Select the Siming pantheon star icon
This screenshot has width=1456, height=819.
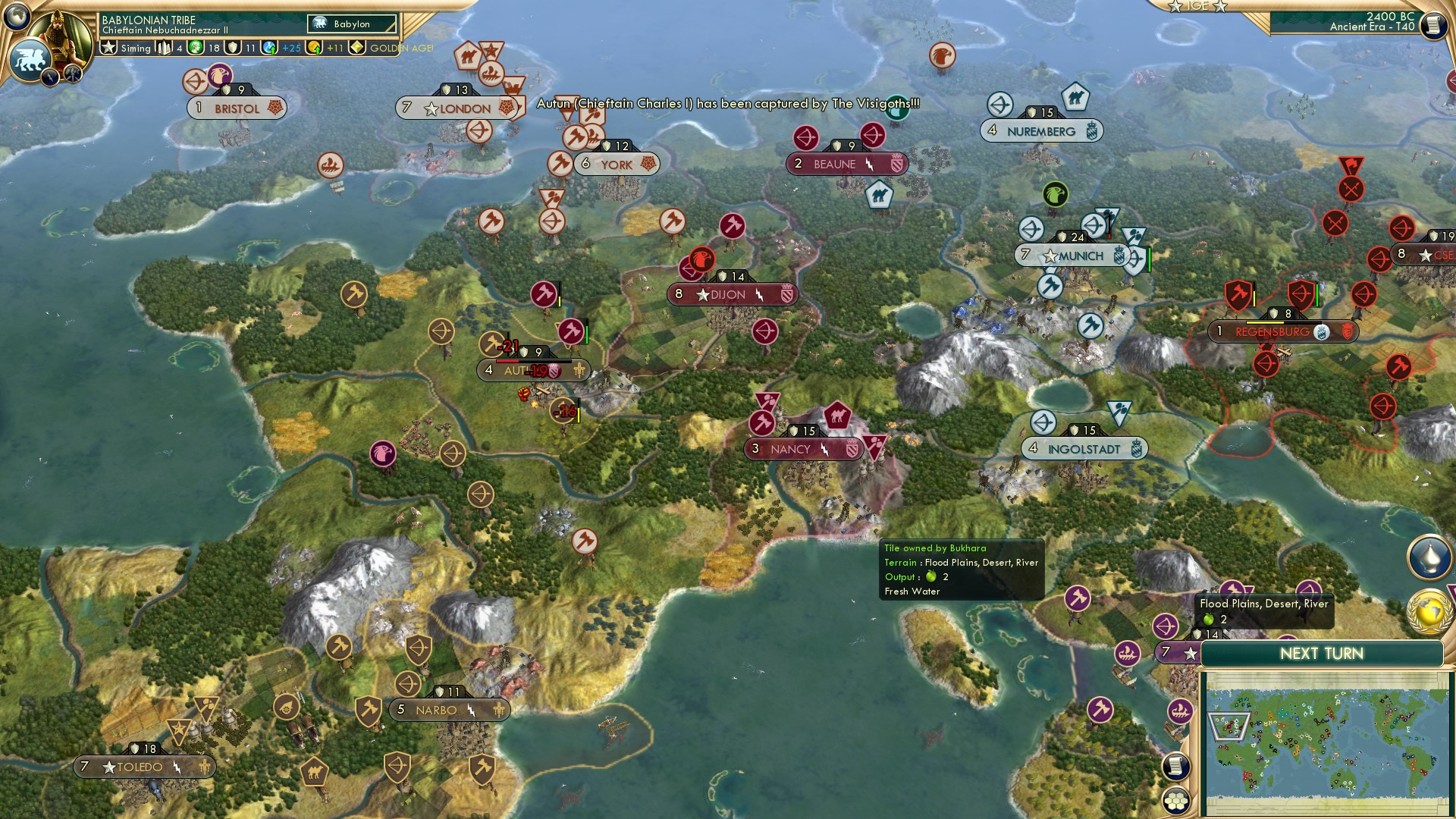click(109, 47)
